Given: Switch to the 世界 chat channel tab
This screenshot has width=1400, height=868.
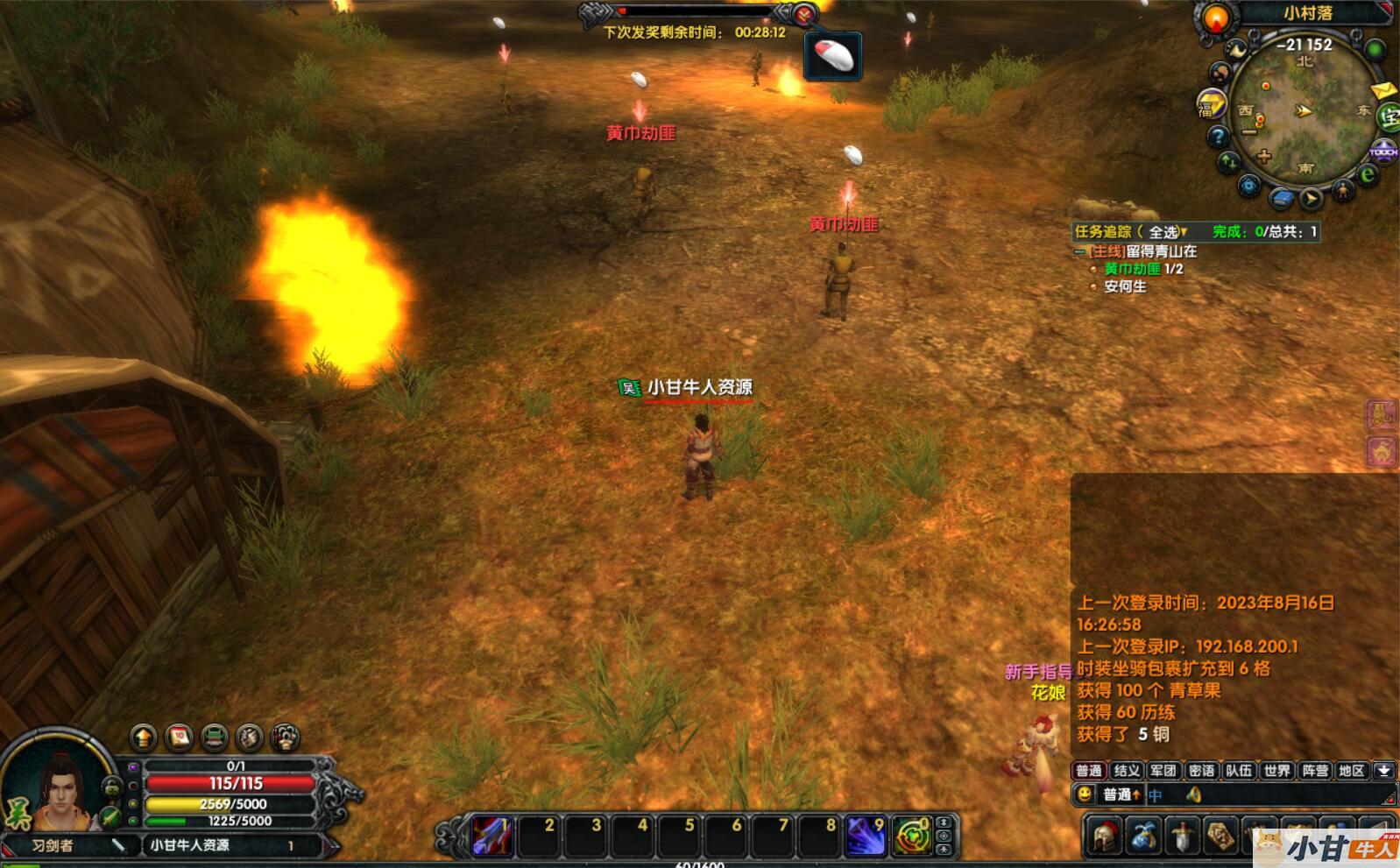Looking at the screenshot, I should (1276, 771).
